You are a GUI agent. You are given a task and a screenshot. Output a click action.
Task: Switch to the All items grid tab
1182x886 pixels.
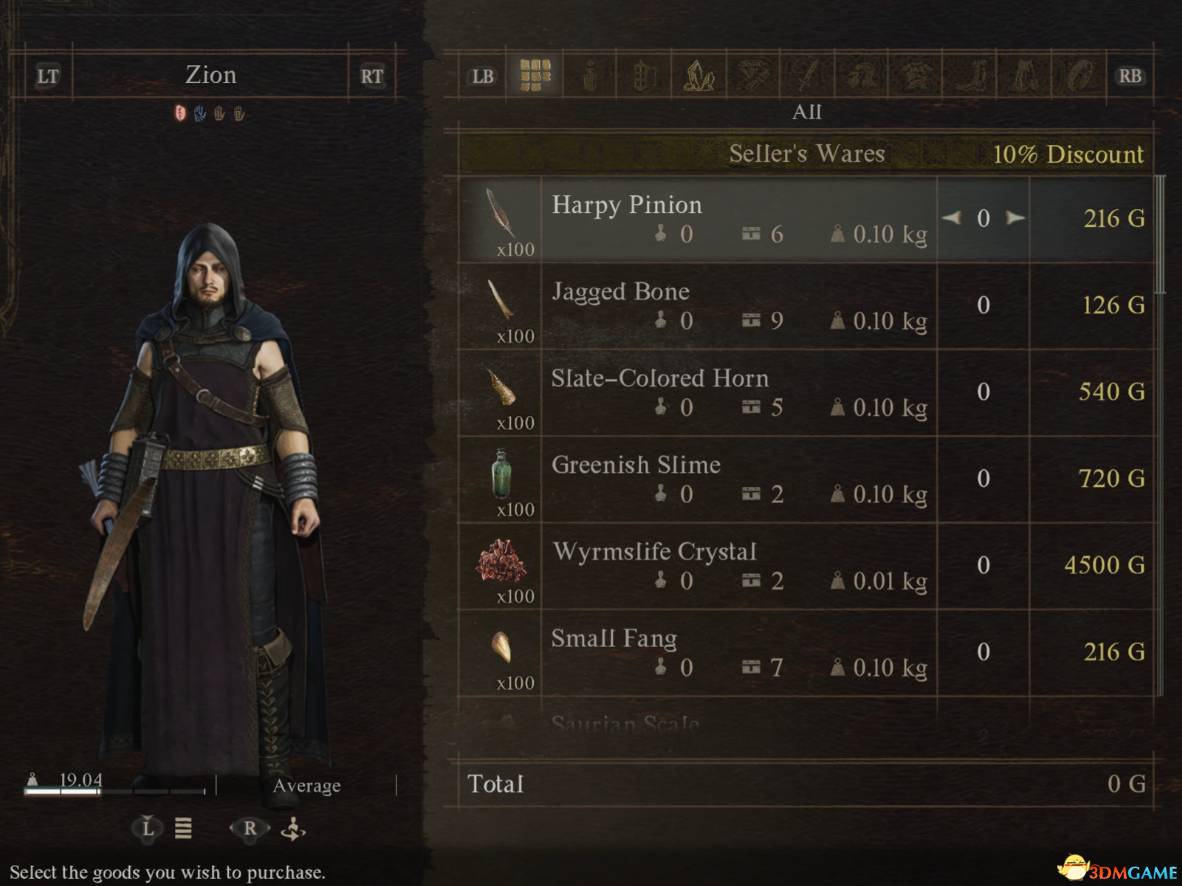(x=535, y=75)
